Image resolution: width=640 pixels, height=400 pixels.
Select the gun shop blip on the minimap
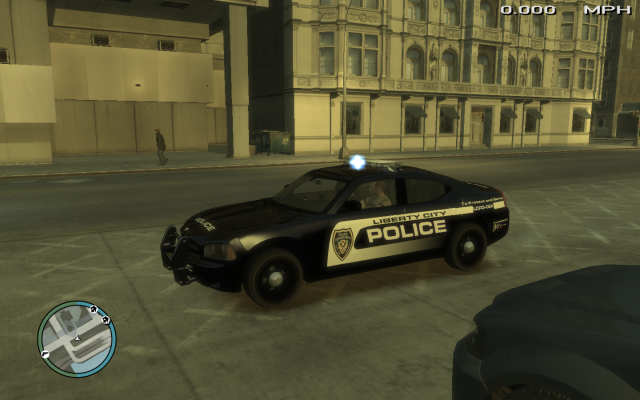[45, 354]
